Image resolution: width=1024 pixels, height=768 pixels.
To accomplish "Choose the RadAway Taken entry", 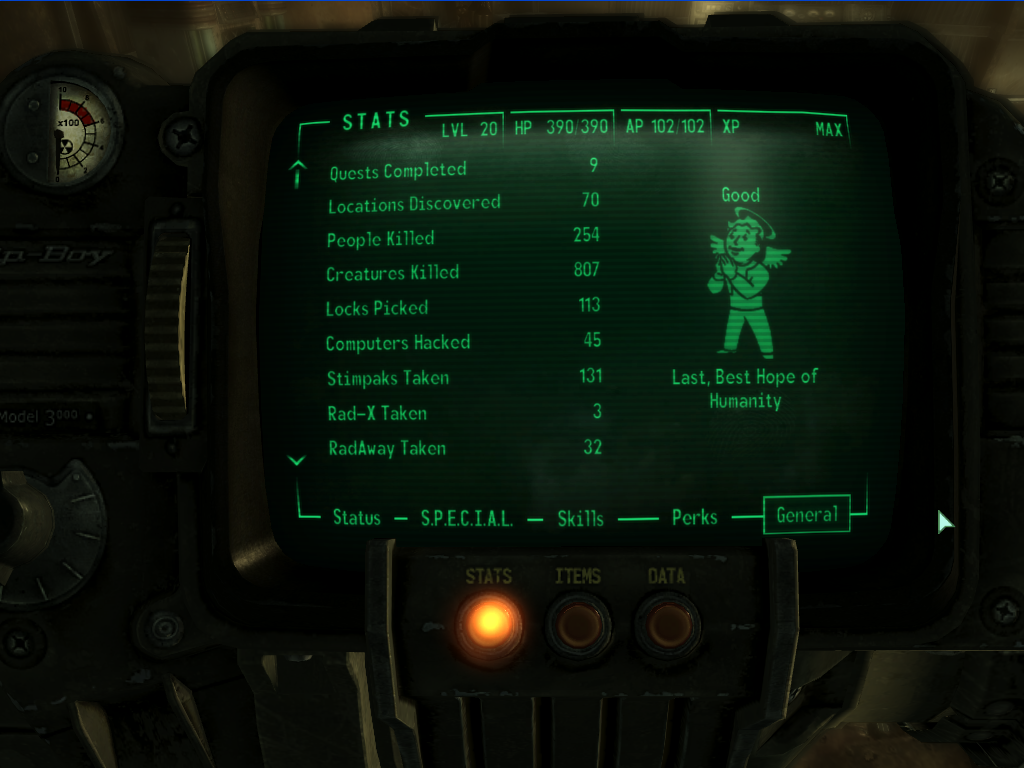I will pos(386,448).
